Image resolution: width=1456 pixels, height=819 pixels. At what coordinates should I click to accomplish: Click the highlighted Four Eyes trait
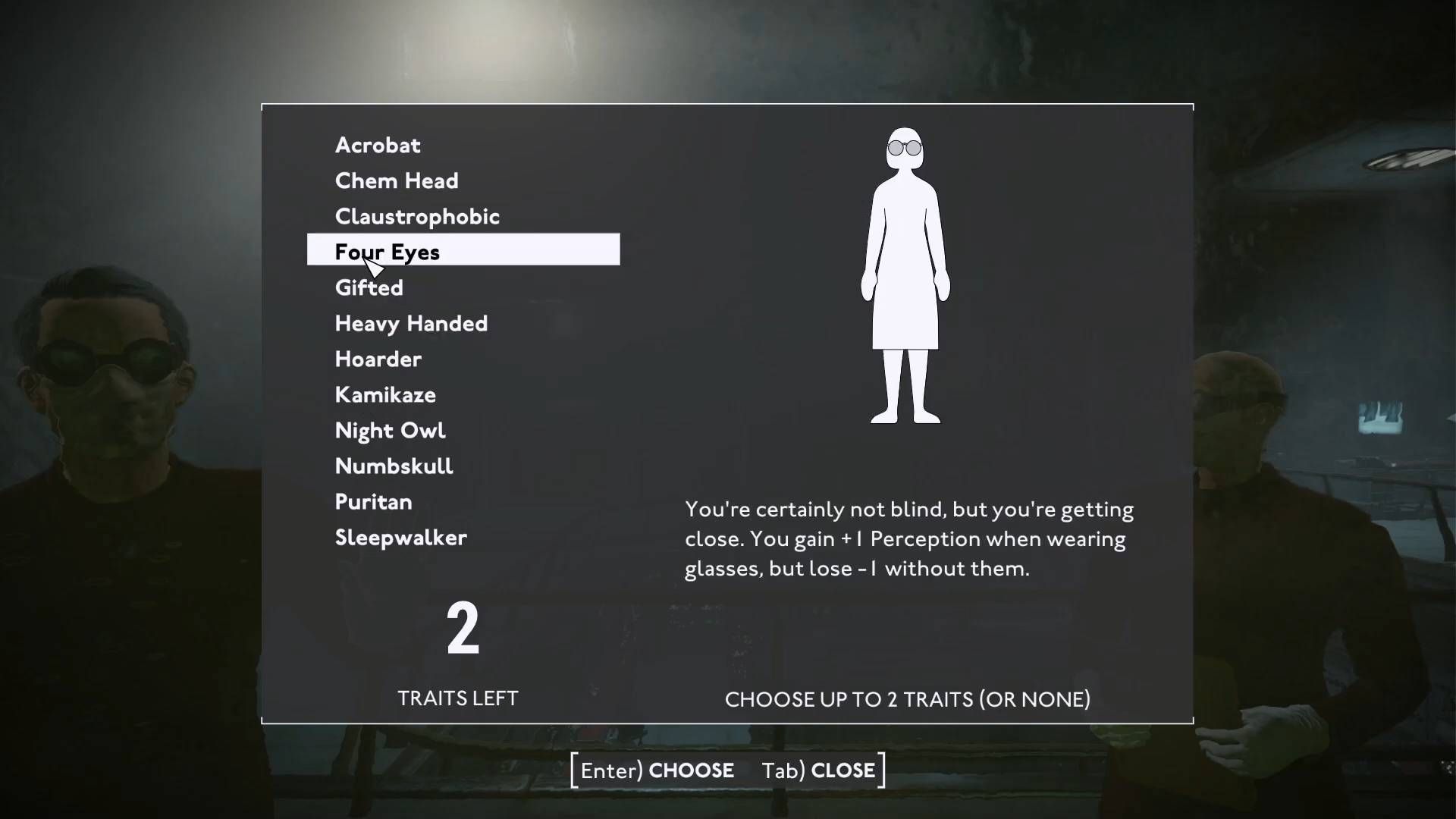[x=388, y=252]
